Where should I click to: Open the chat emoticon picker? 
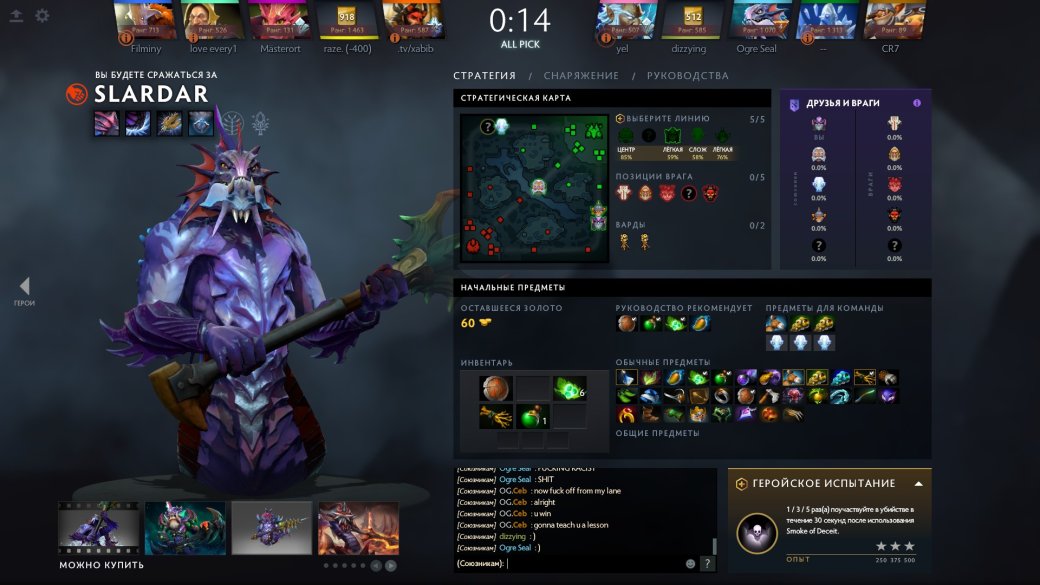[690, 564]
